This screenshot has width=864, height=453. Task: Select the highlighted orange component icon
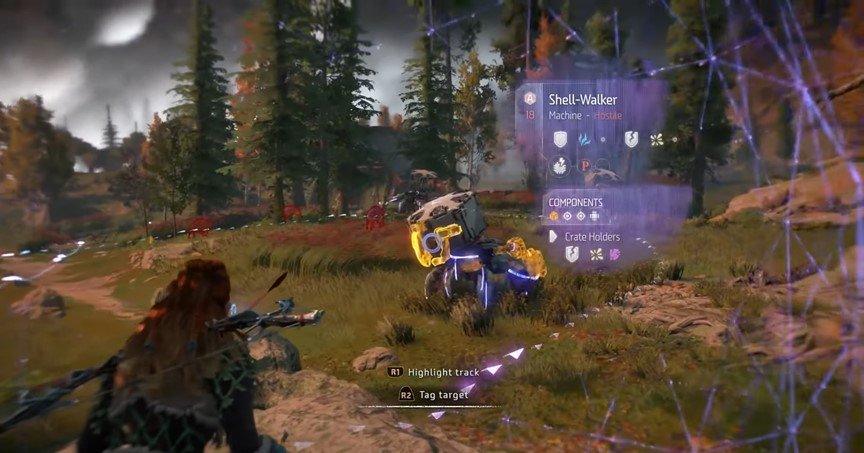(x=553, y=216)
